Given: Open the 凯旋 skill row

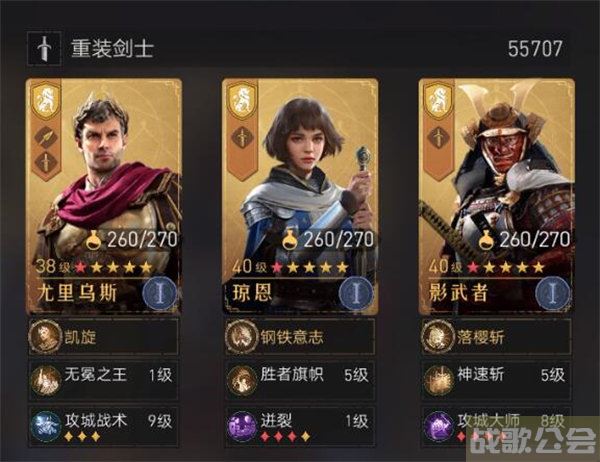Looking at the screenshot, I should tap(104, 337).
